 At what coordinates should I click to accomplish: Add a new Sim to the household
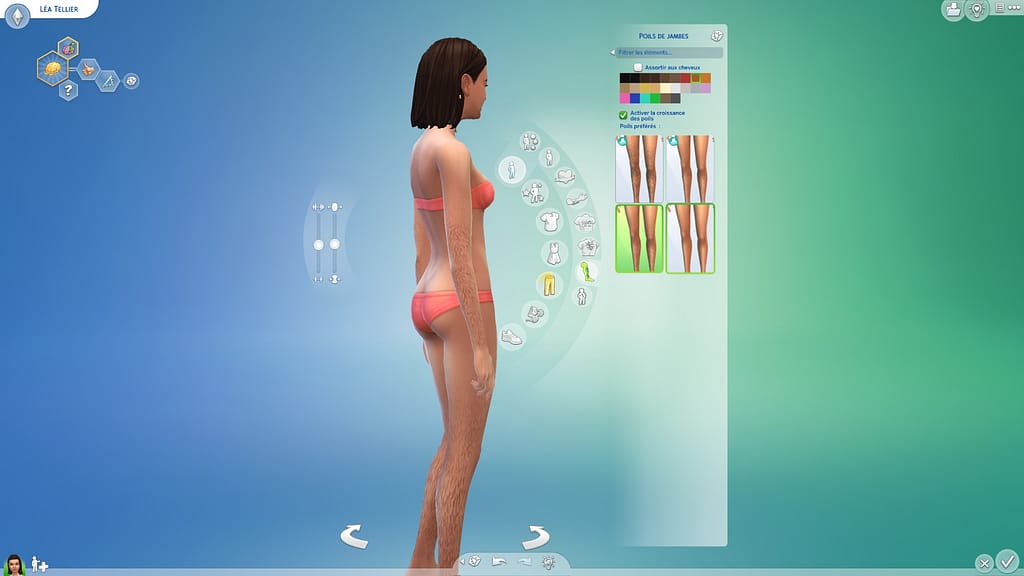click(39, 564)
